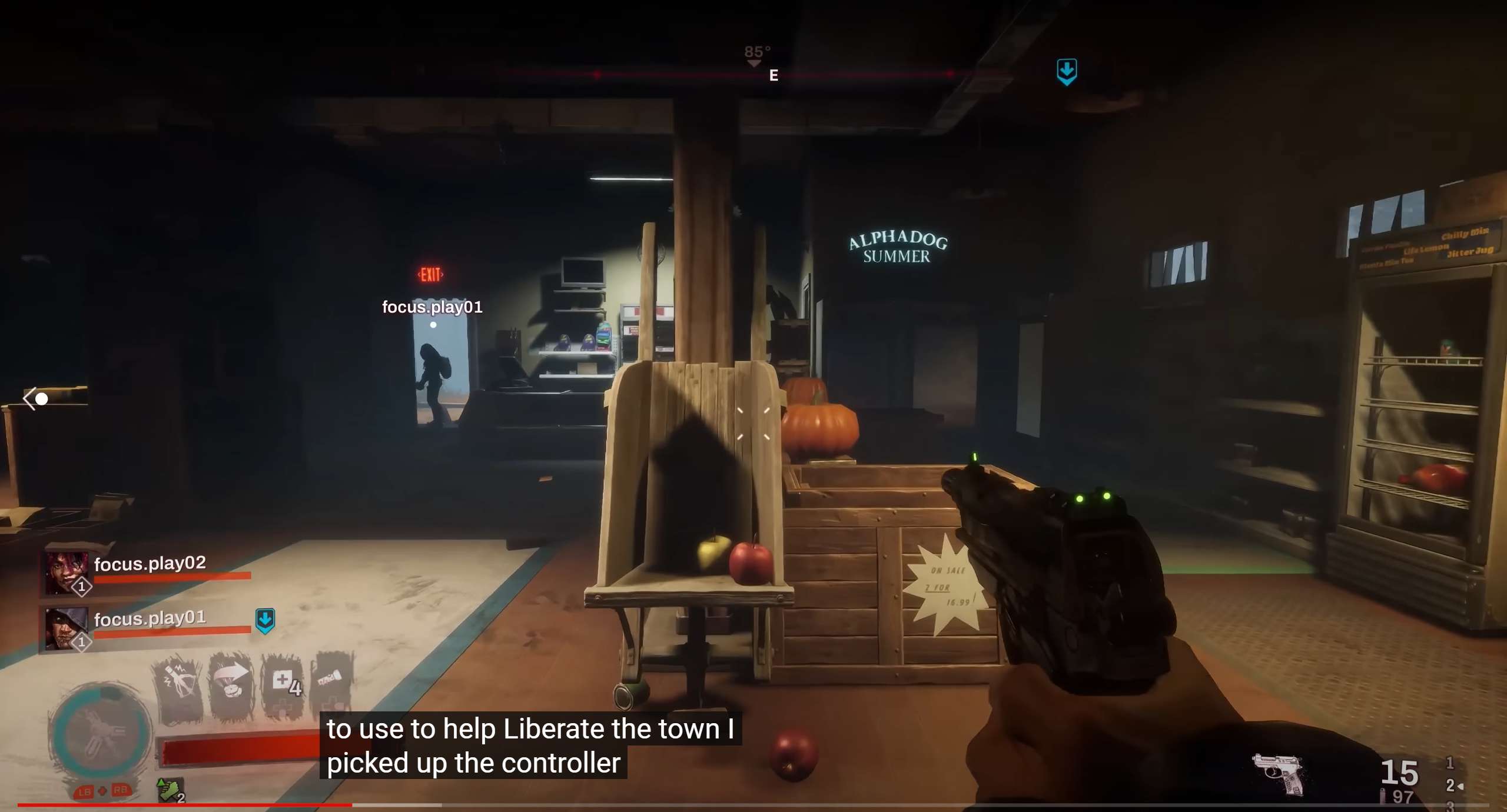Use the medkit item with count 4

(284, 684)
